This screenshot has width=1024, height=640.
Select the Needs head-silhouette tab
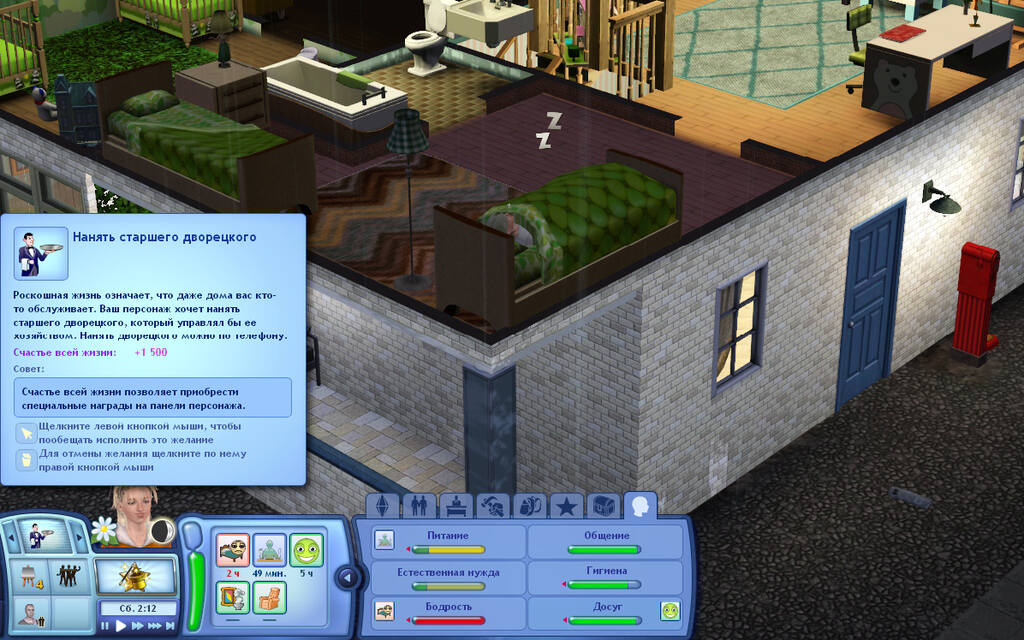pos(640,506)
